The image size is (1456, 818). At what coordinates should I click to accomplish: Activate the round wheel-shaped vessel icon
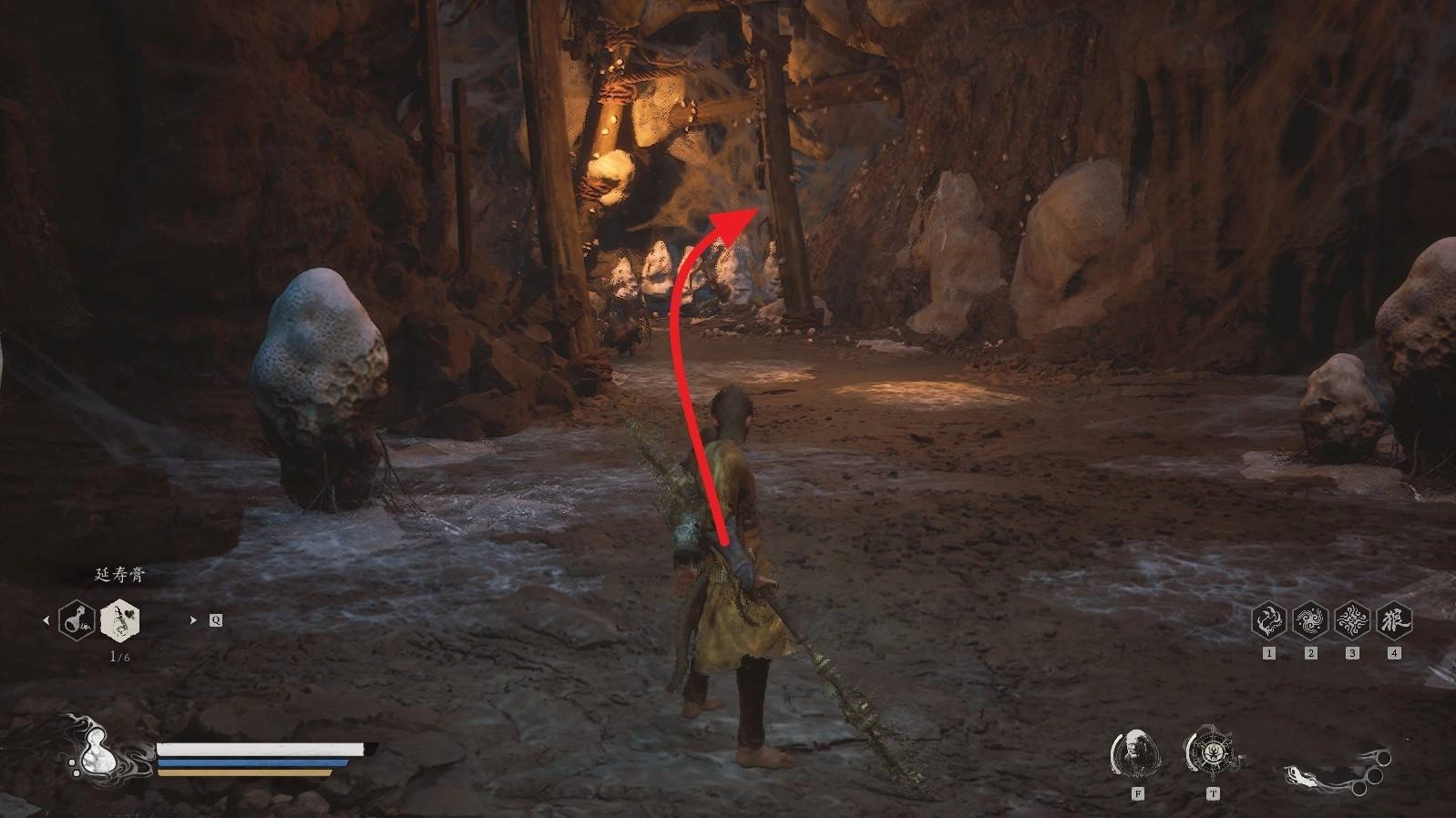pos(1212,753)
